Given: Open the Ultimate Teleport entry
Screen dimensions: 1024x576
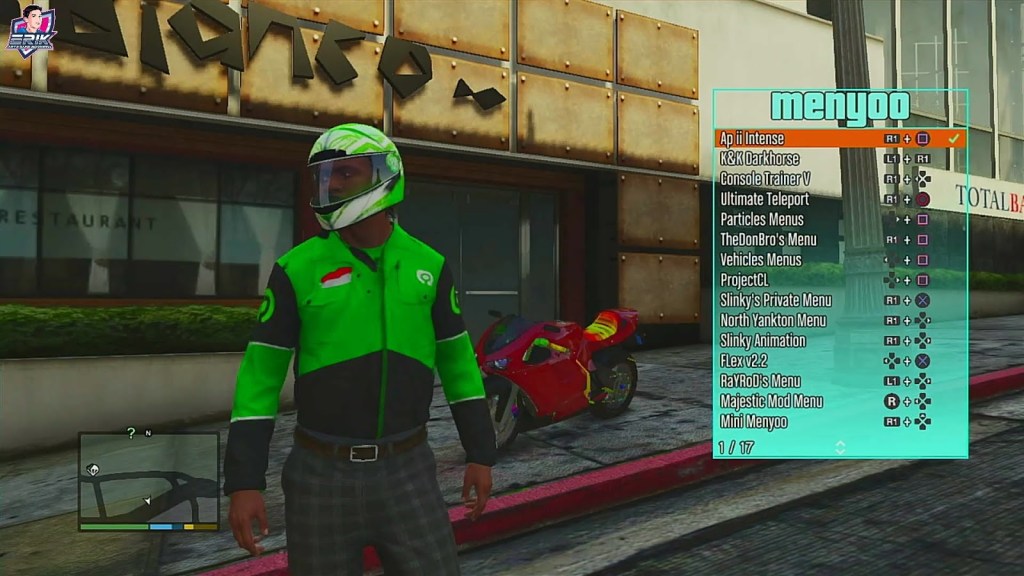Looking at the screenshot, I should tap(764, 199).
